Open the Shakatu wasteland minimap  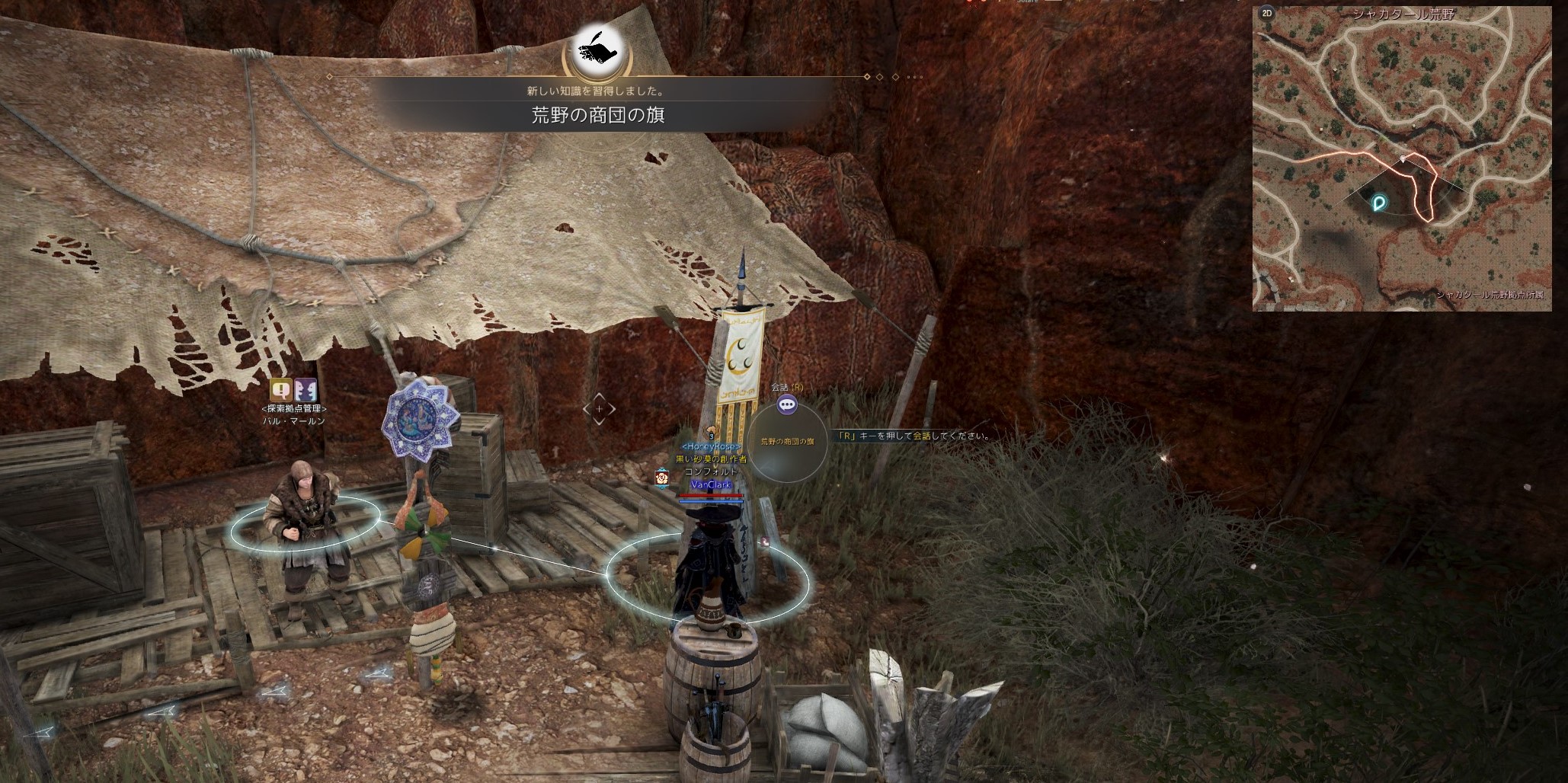pyautogui.click(x=1402, y=160)
